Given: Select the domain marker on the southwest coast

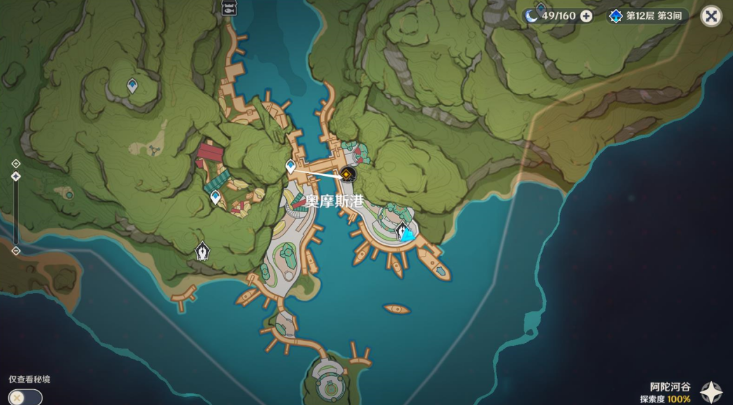Looking at the screenshot, I should point(203,250).
